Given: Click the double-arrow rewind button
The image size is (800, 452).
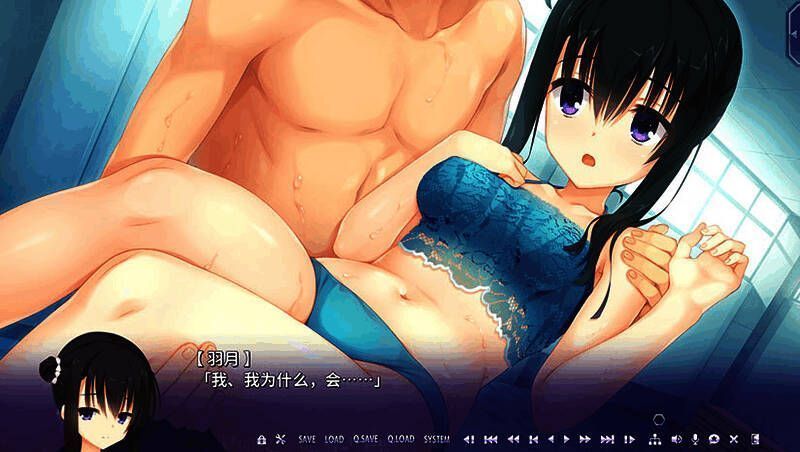Looking at the screenshot, I should (512, 439).
